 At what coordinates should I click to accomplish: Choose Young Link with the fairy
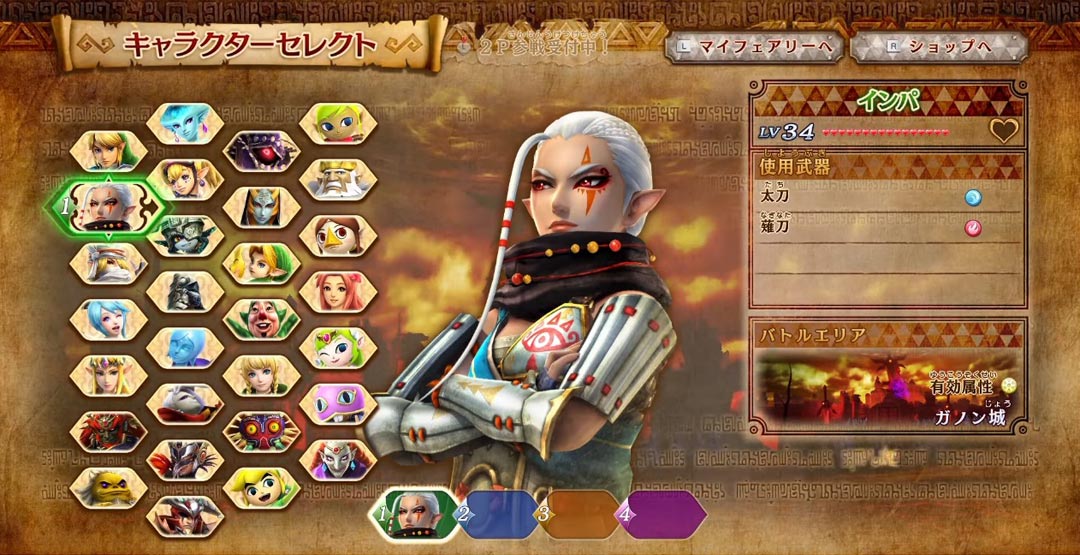coord(261,263)
